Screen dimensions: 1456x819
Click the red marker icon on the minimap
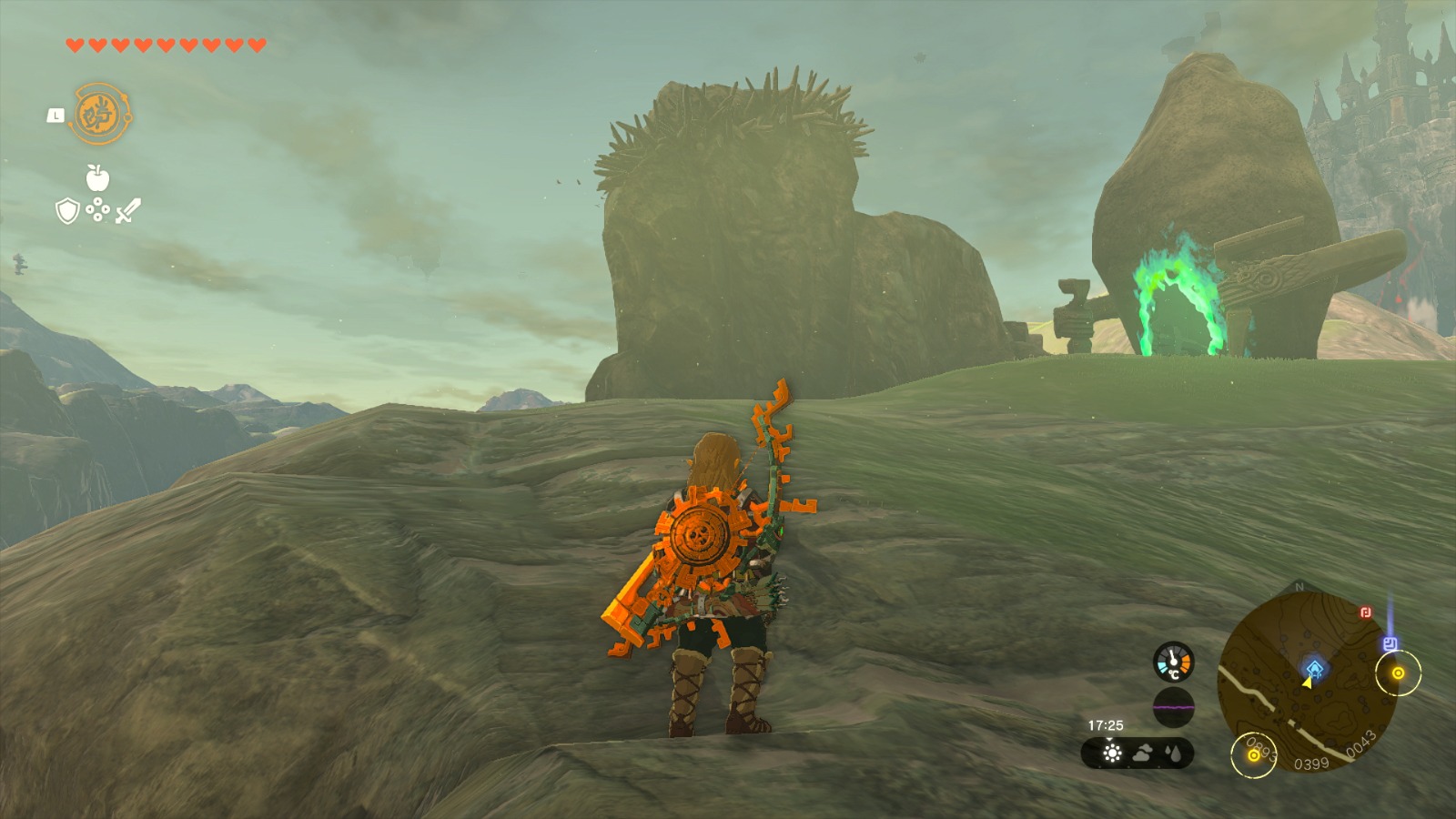tap(1365, 612)
